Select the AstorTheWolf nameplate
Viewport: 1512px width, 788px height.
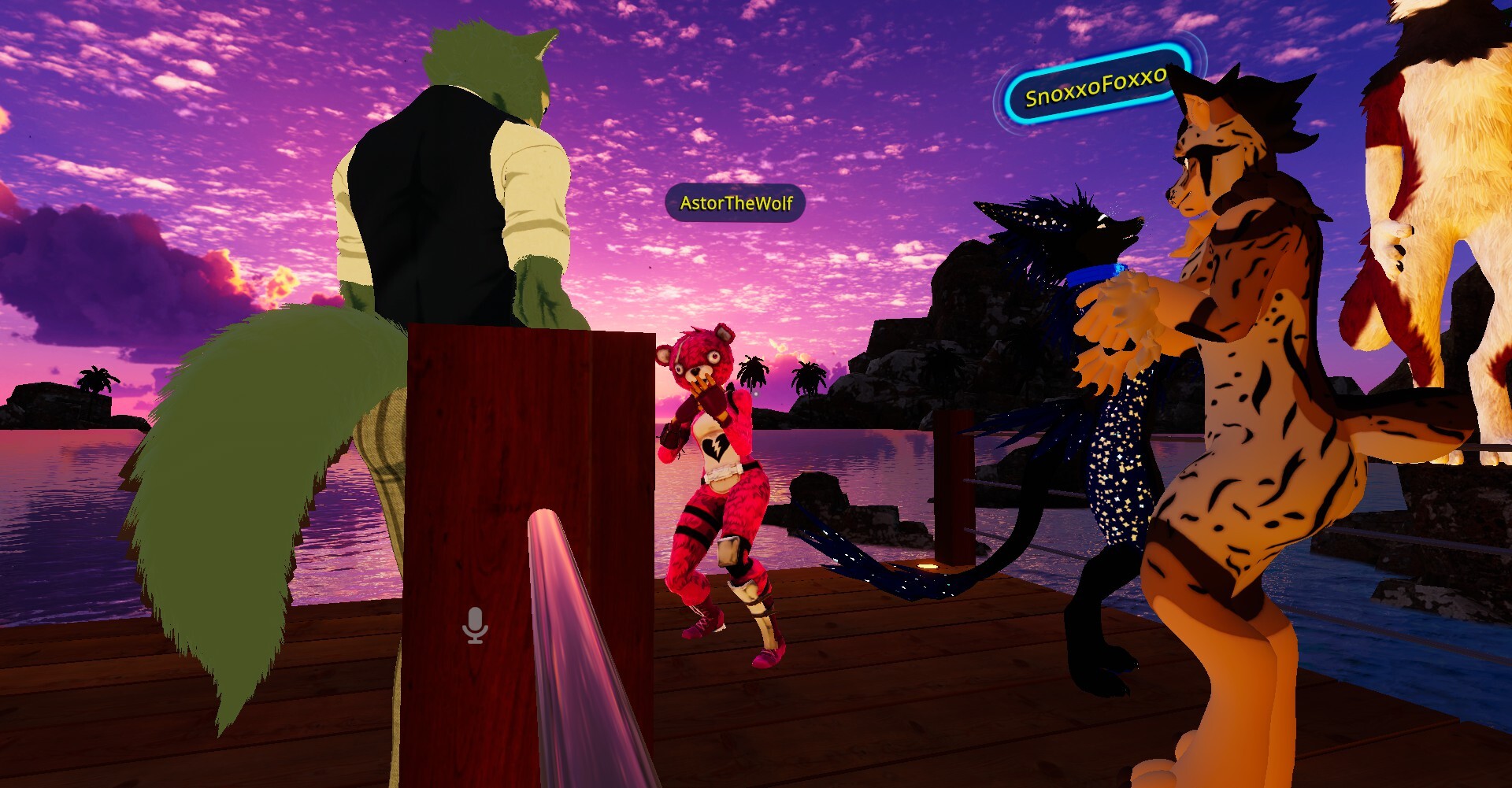736,203
